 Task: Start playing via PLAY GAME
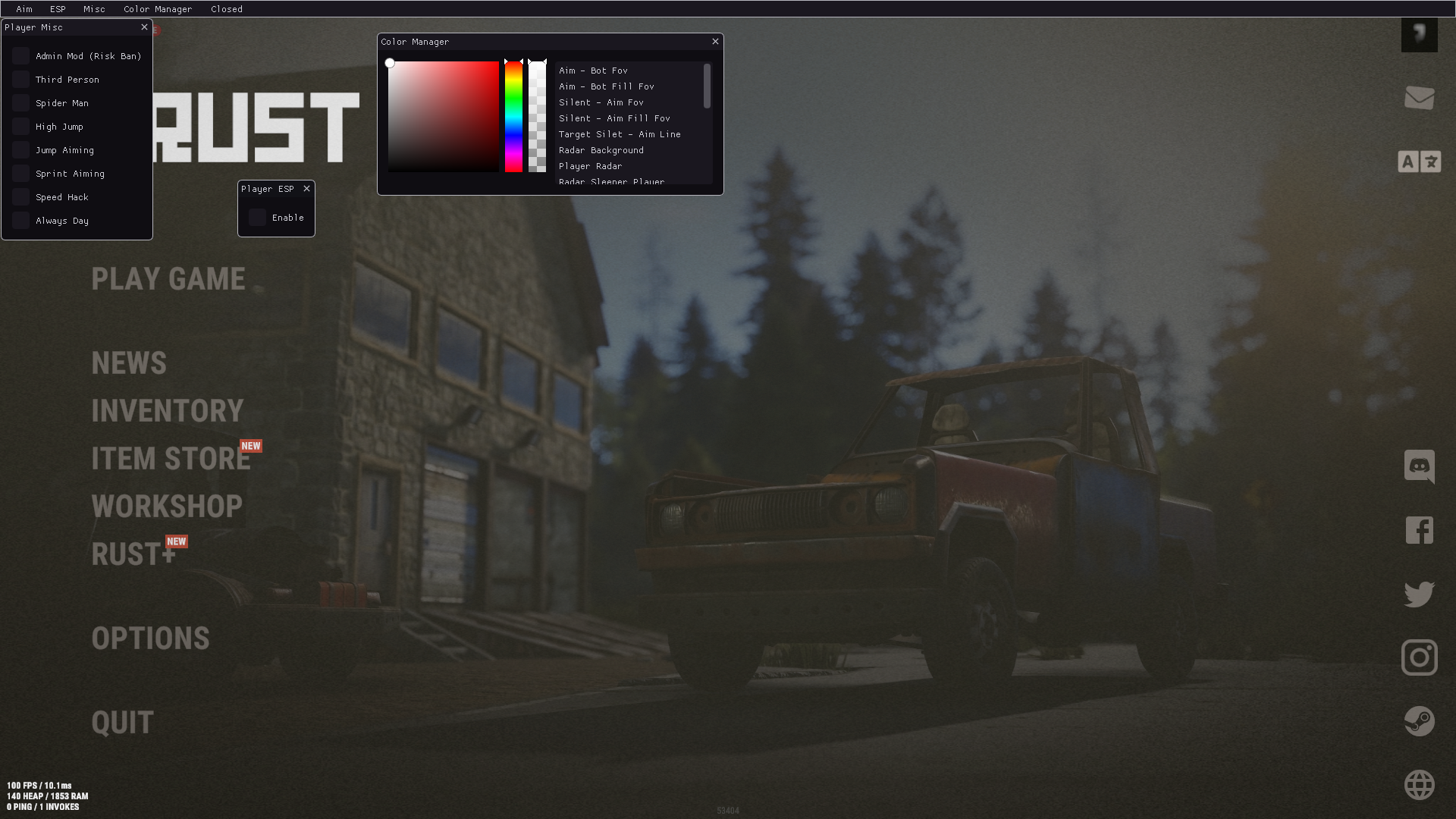[168, 279]
